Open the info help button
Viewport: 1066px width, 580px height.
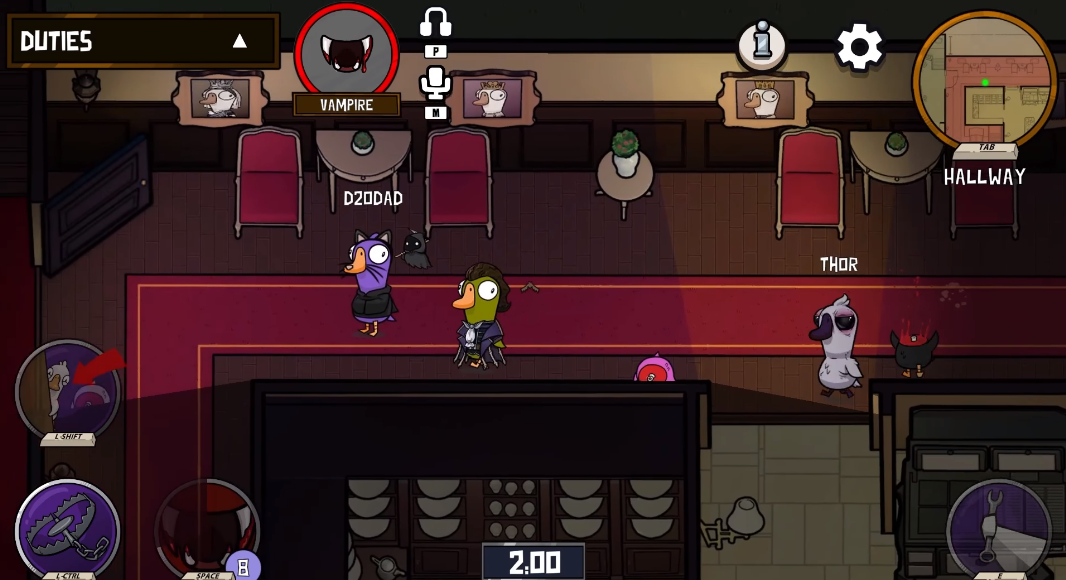click(762, 45)
